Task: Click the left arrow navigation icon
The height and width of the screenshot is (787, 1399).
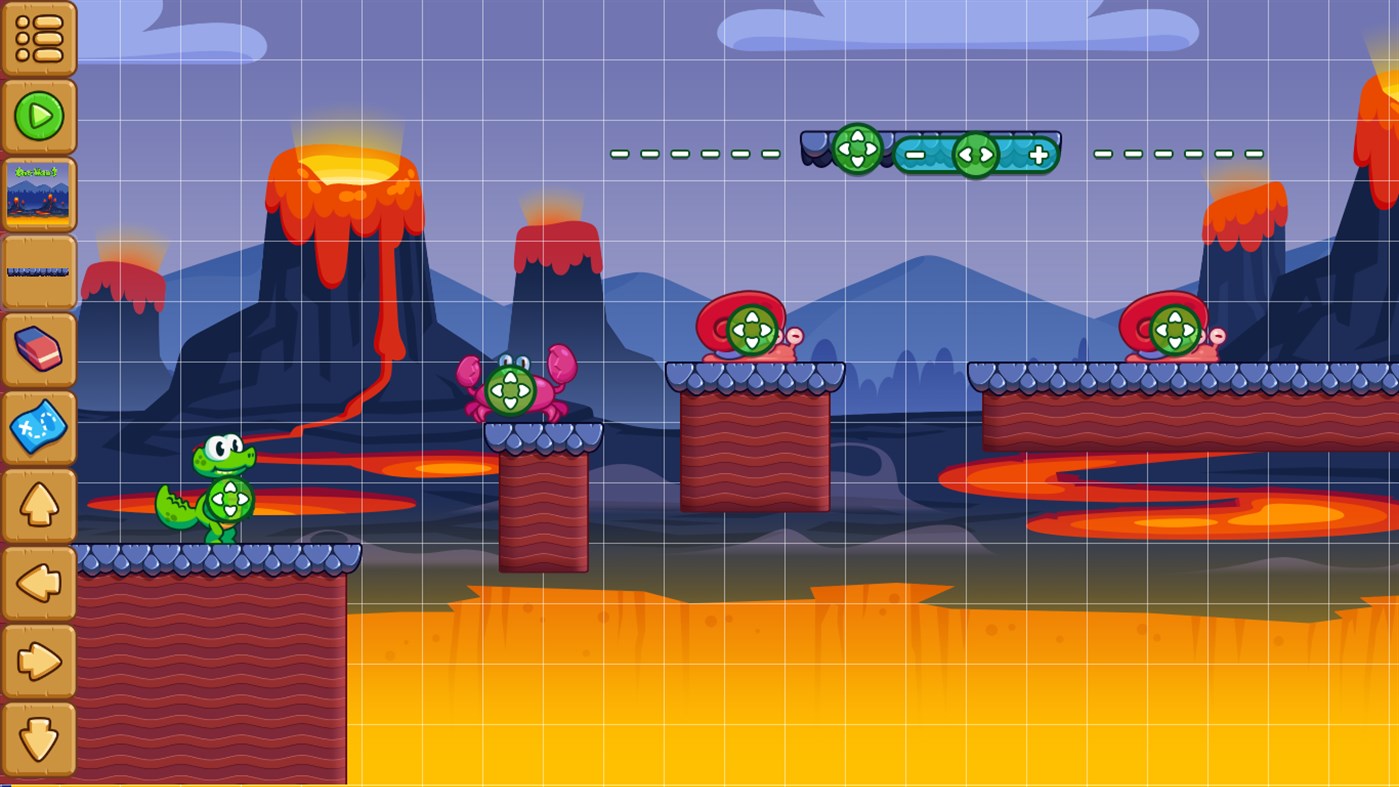Action: pyautogui.click(x=39, y=581)
